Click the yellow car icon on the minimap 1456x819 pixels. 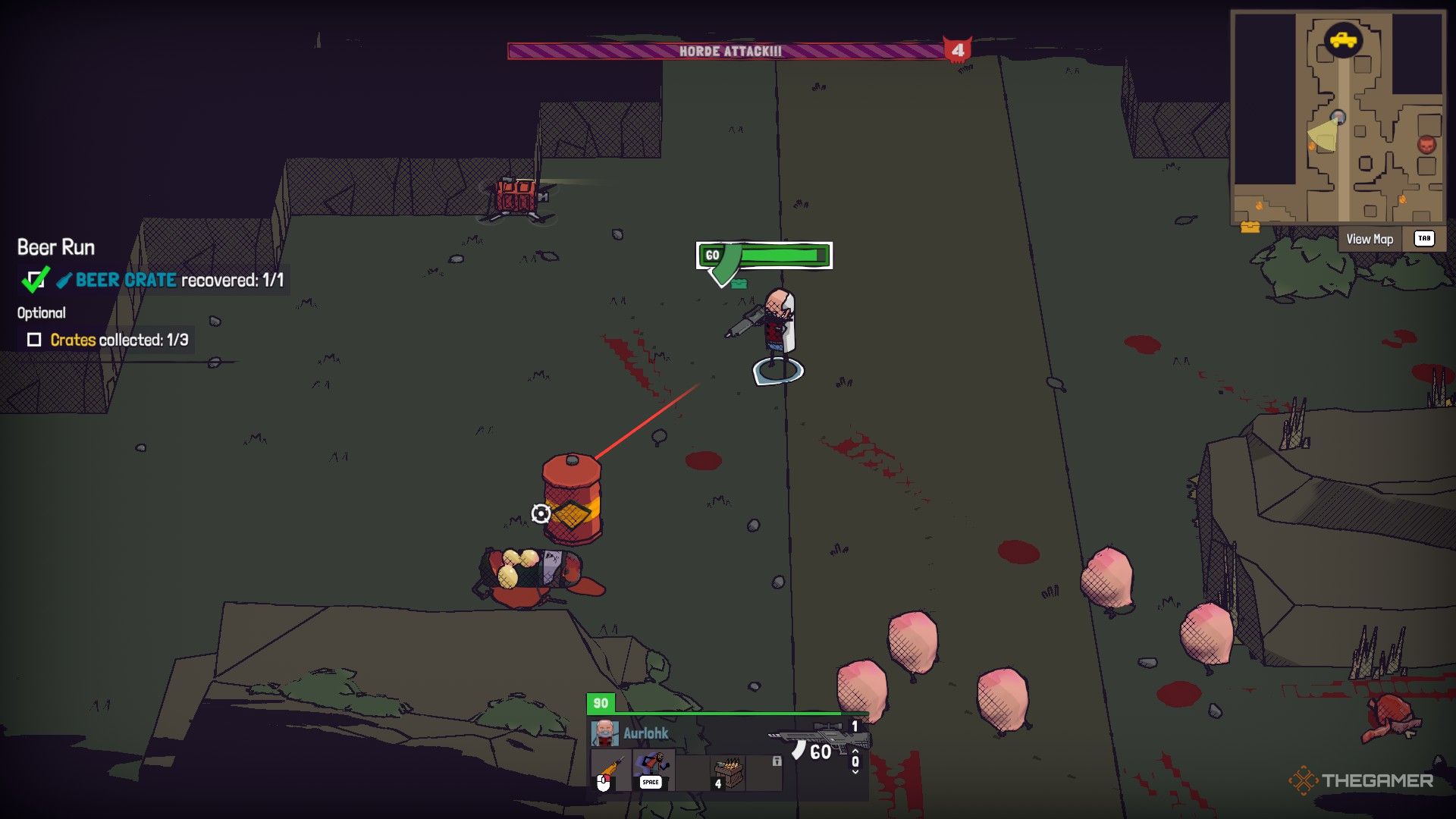click(1343, 39)
